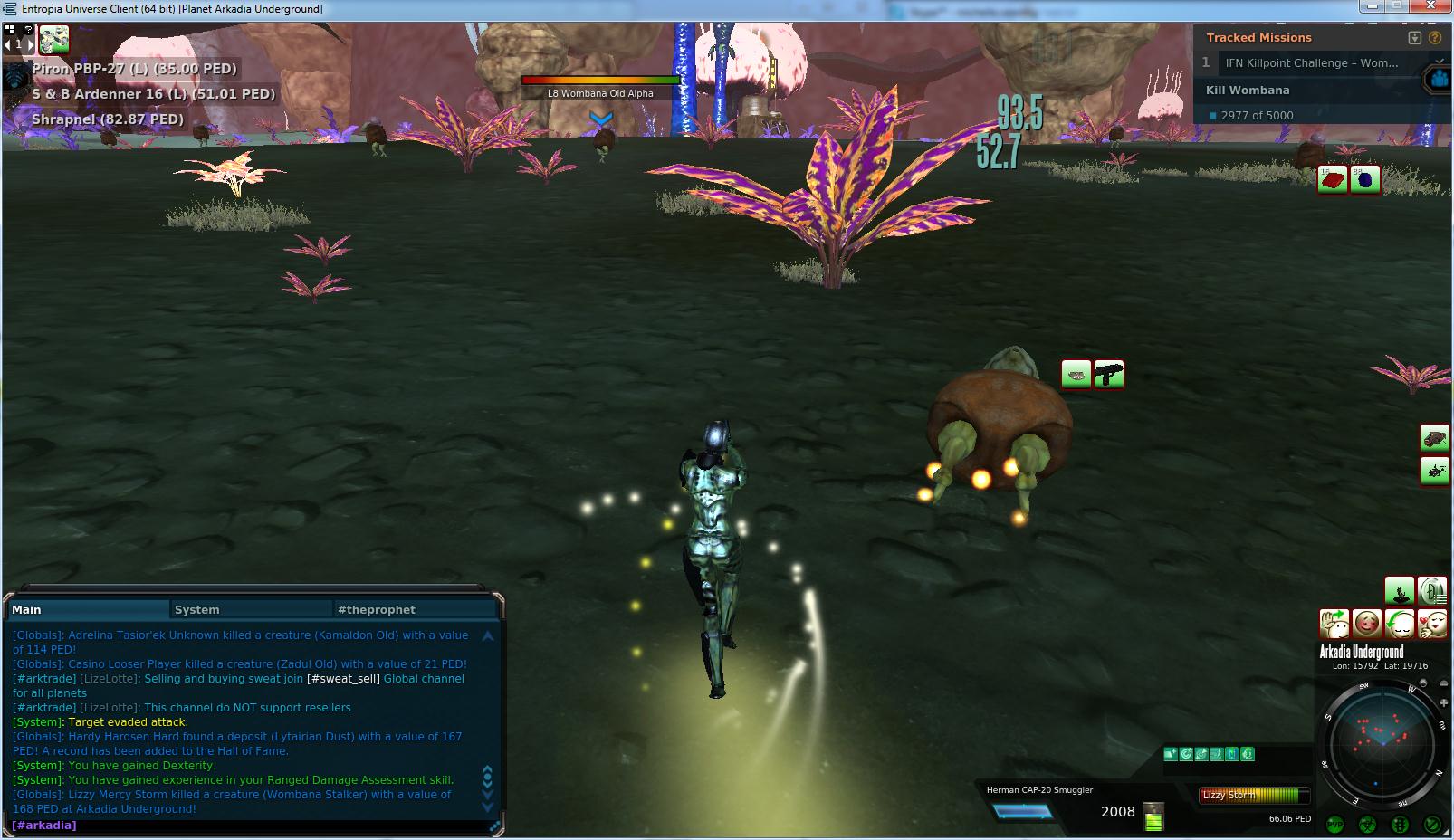
Task: Toggle the PVP button below radar
Action: coord(1334,824)
